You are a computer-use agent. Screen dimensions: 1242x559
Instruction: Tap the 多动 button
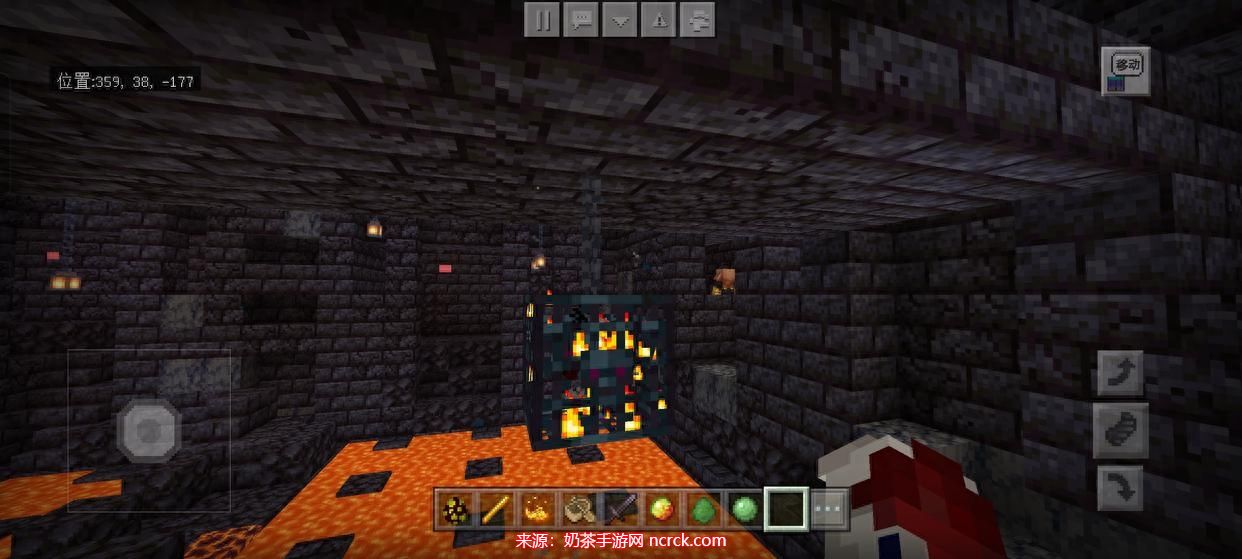coord(1126,71)
